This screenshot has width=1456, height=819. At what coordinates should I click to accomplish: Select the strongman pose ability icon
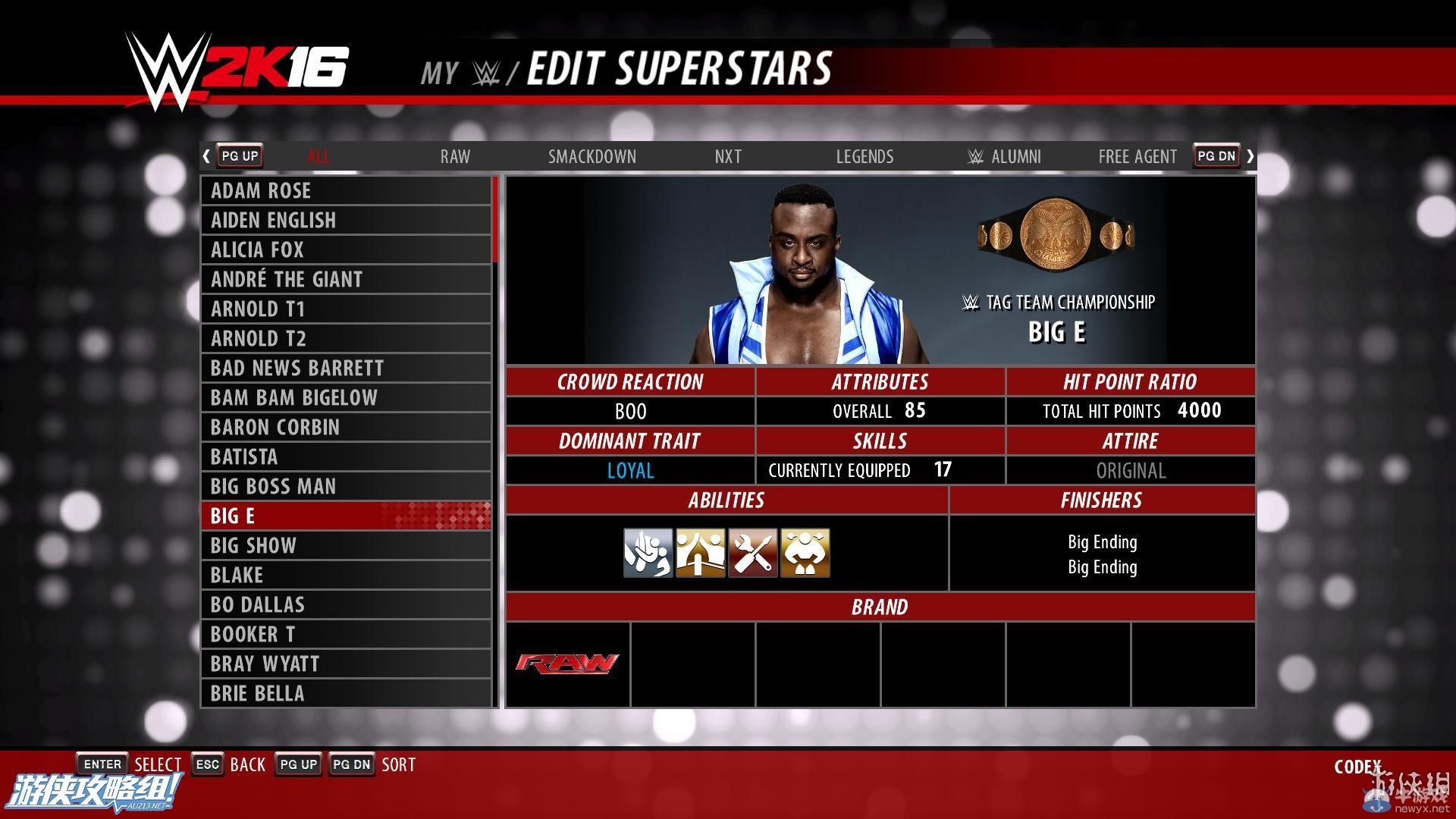(x=805, y=553)
